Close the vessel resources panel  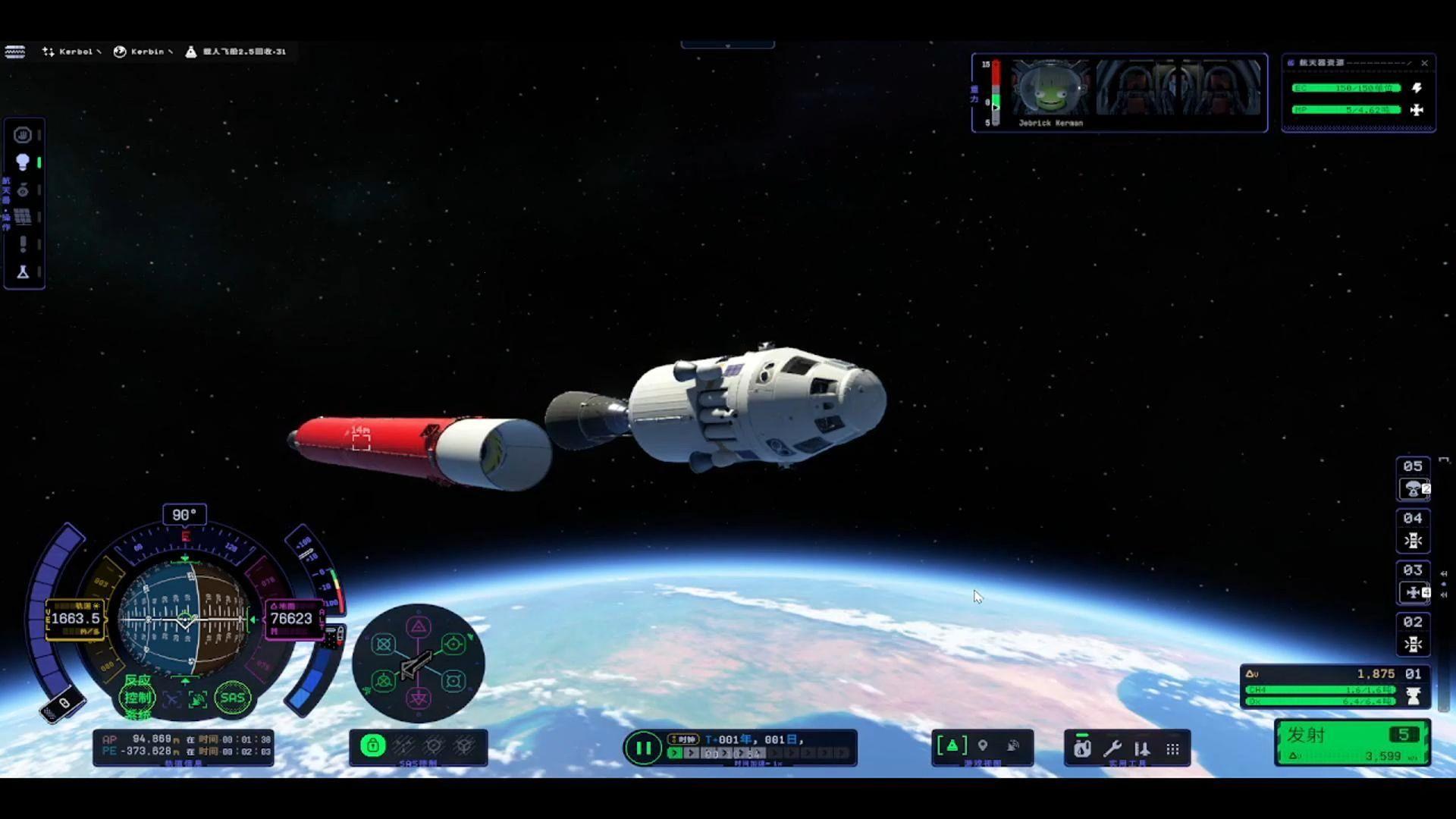click(1424, 63)
